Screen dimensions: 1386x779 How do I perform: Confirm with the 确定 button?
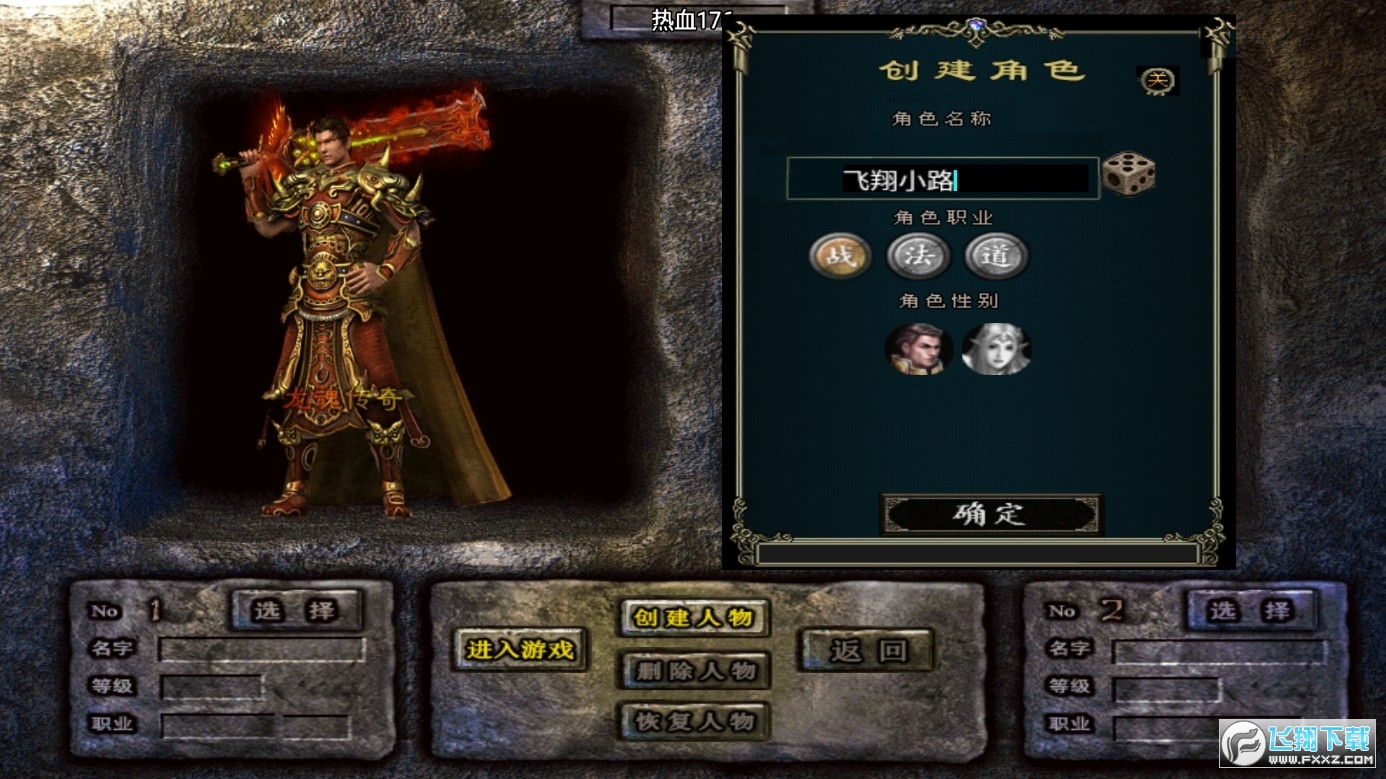(990, 514)
